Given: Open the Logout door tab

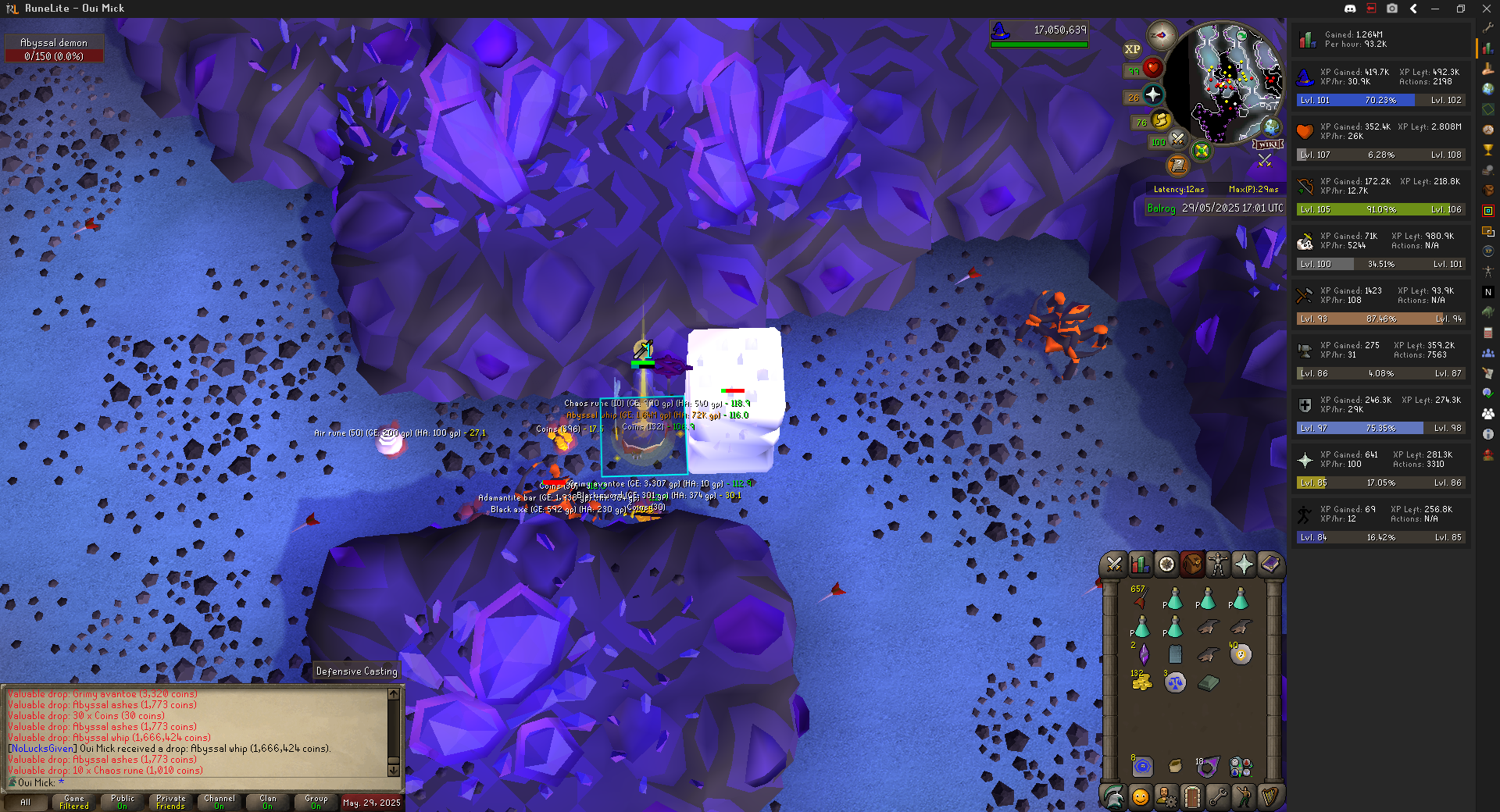Looking at the screenshot, I should [x=1192, y=796].
